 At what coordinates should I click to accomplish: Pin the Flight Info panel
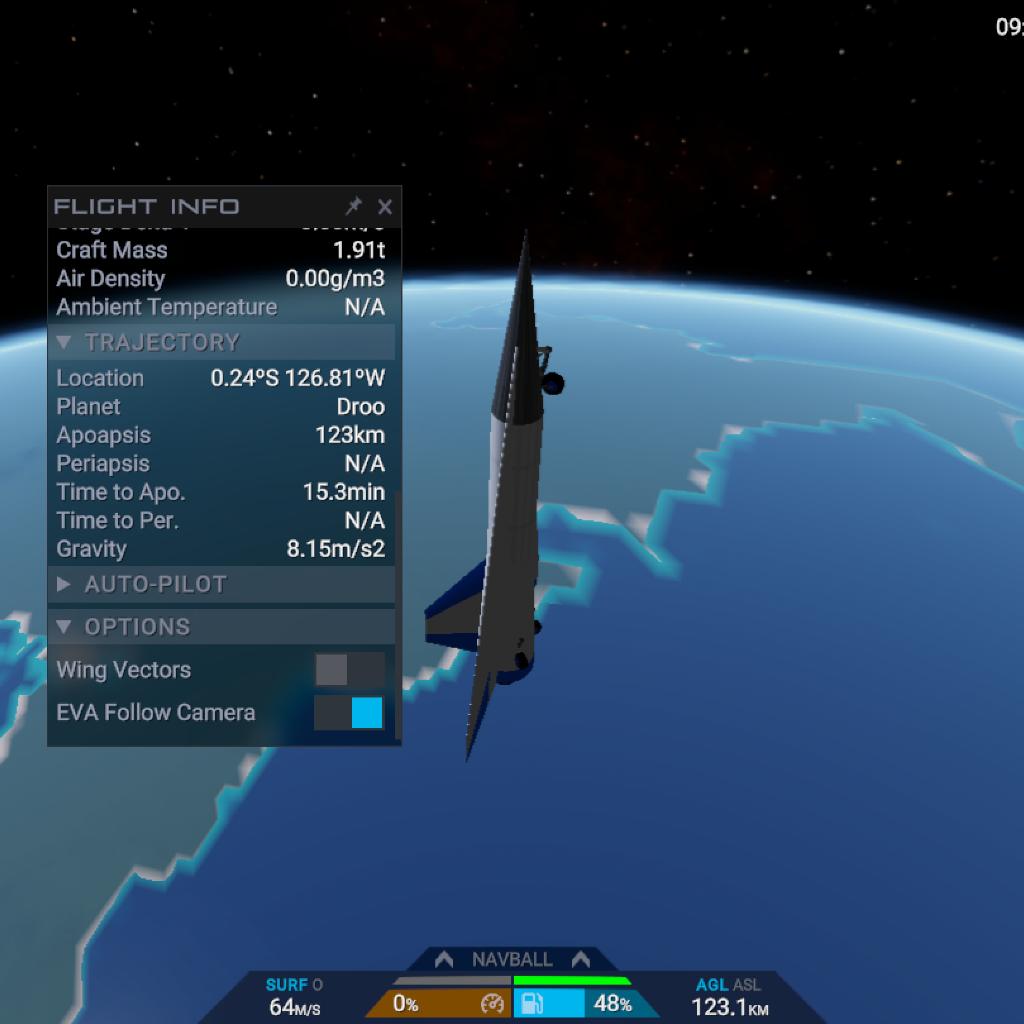point(353,207)
